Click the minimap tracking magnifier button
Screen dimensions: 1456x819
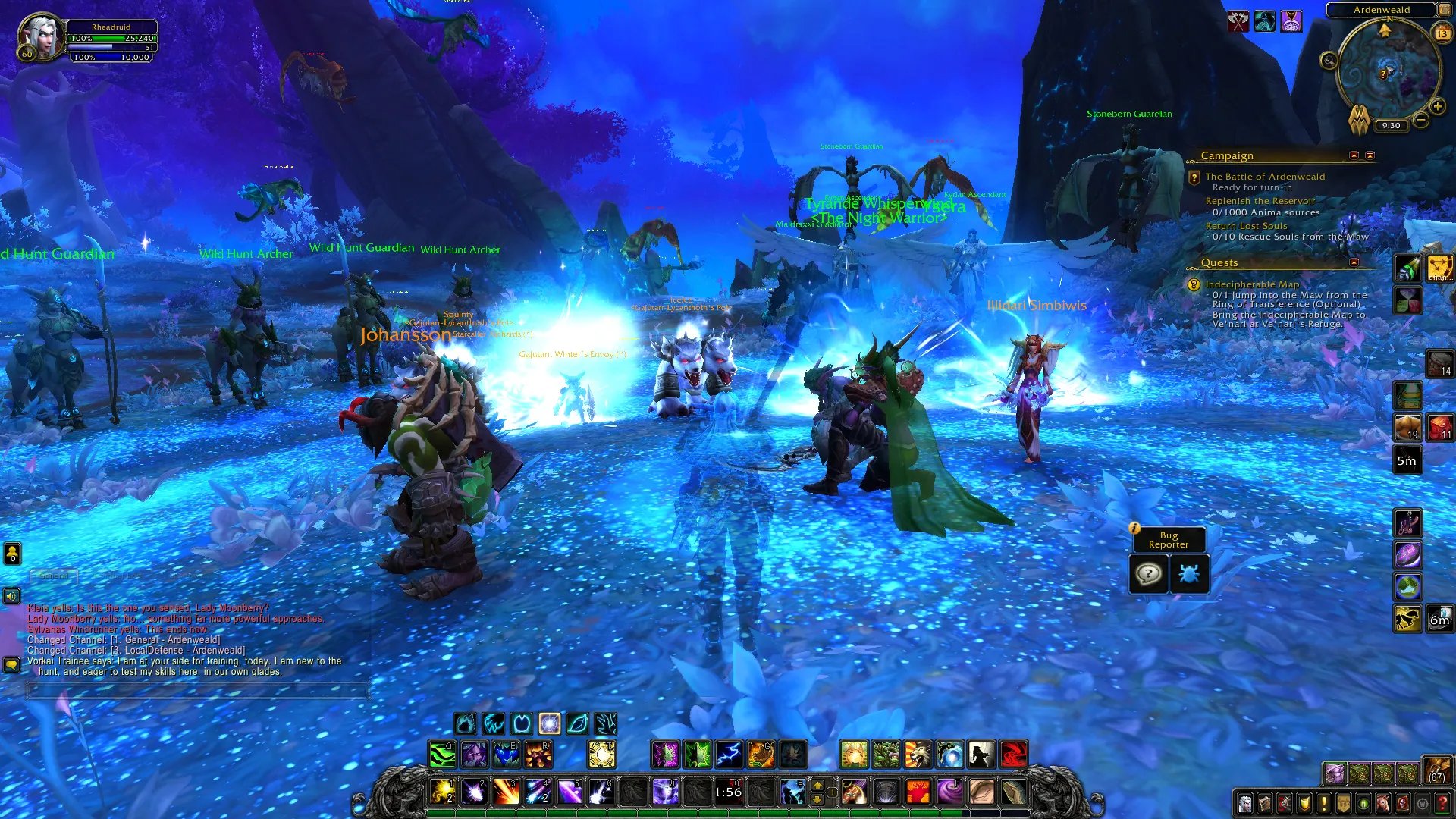click(1329, 61)
